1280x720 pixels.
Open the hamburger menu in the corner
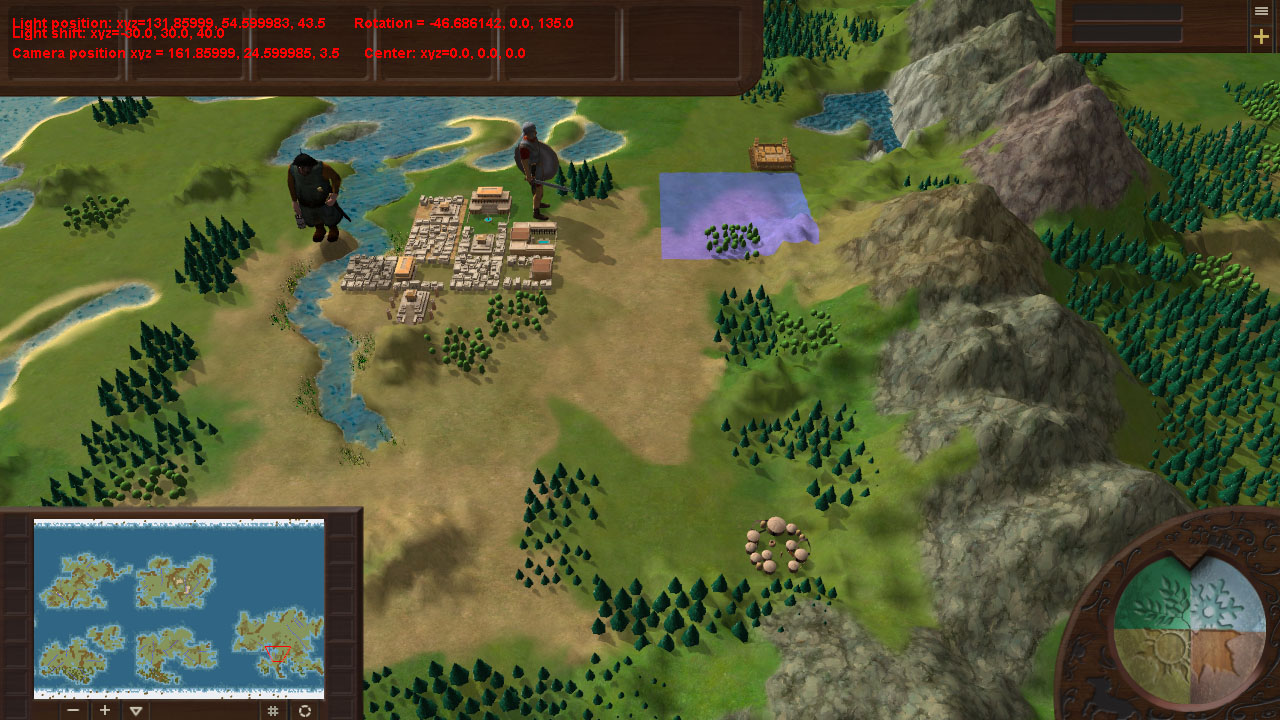click(x=1262, y=11)
